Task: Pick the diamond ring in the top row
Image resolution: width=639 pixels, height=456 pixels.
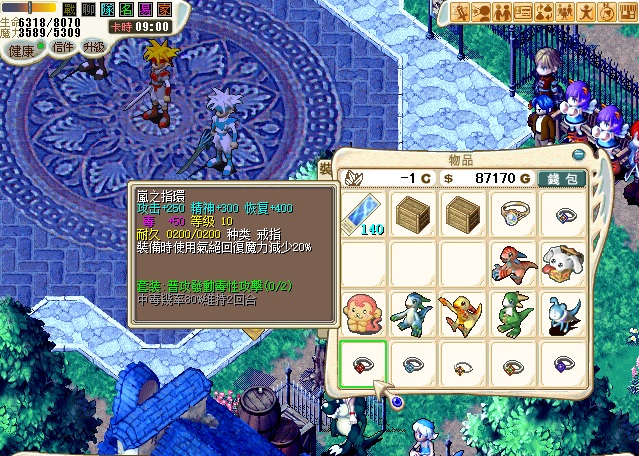Action: [512, 213]
